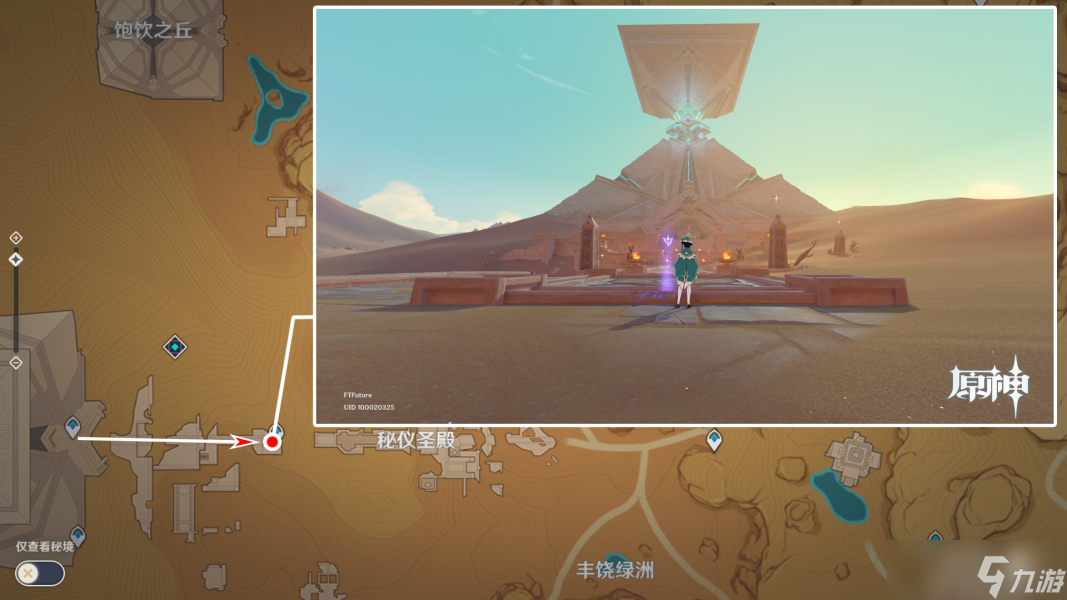Viewport: 1067px width, 600px height.
Task: Zoom out the map with the minus button
Action: click(16, 362)
